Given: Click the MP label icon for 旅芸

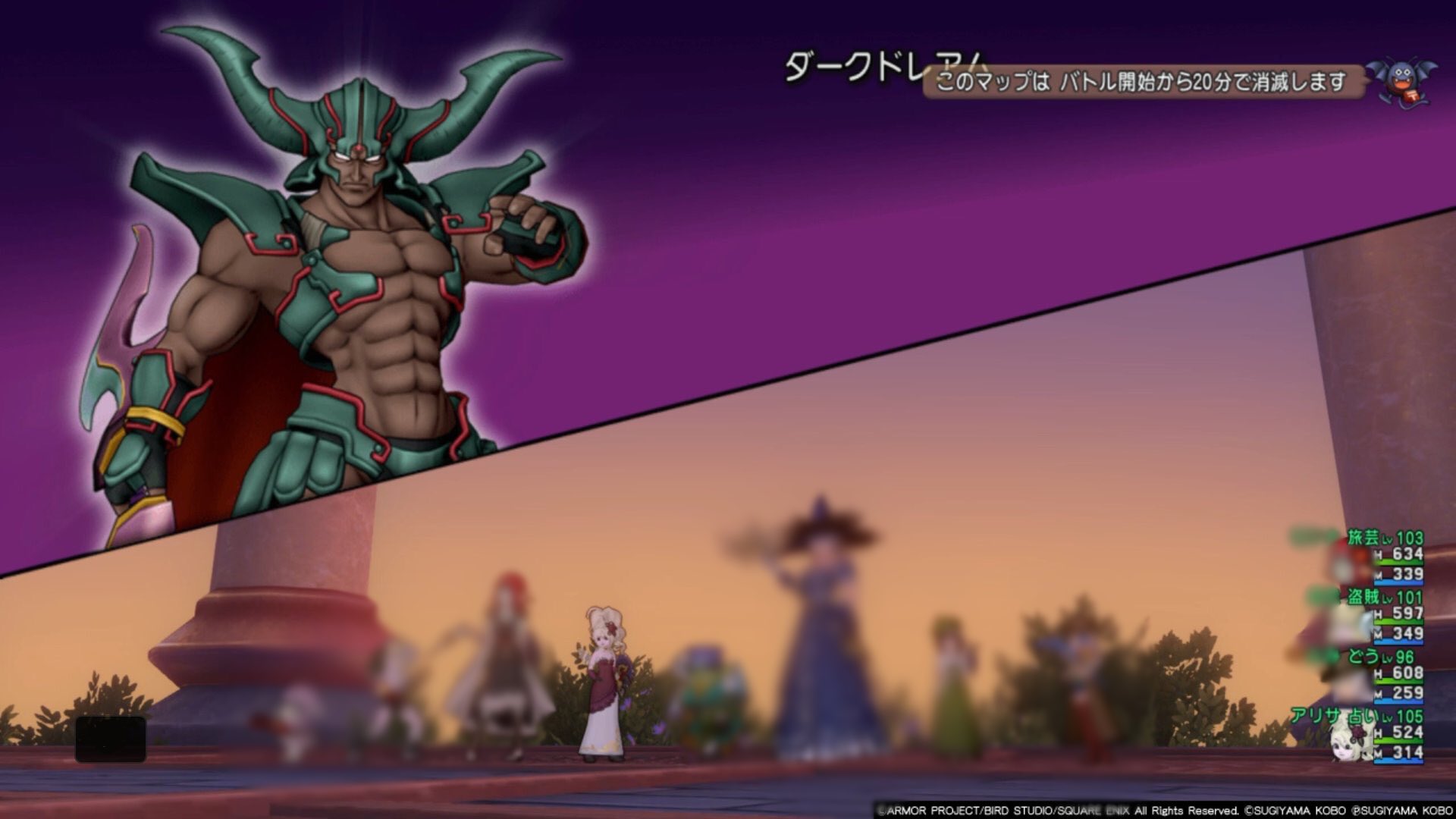Looking at the screenshot, I should coord(1379,575).
